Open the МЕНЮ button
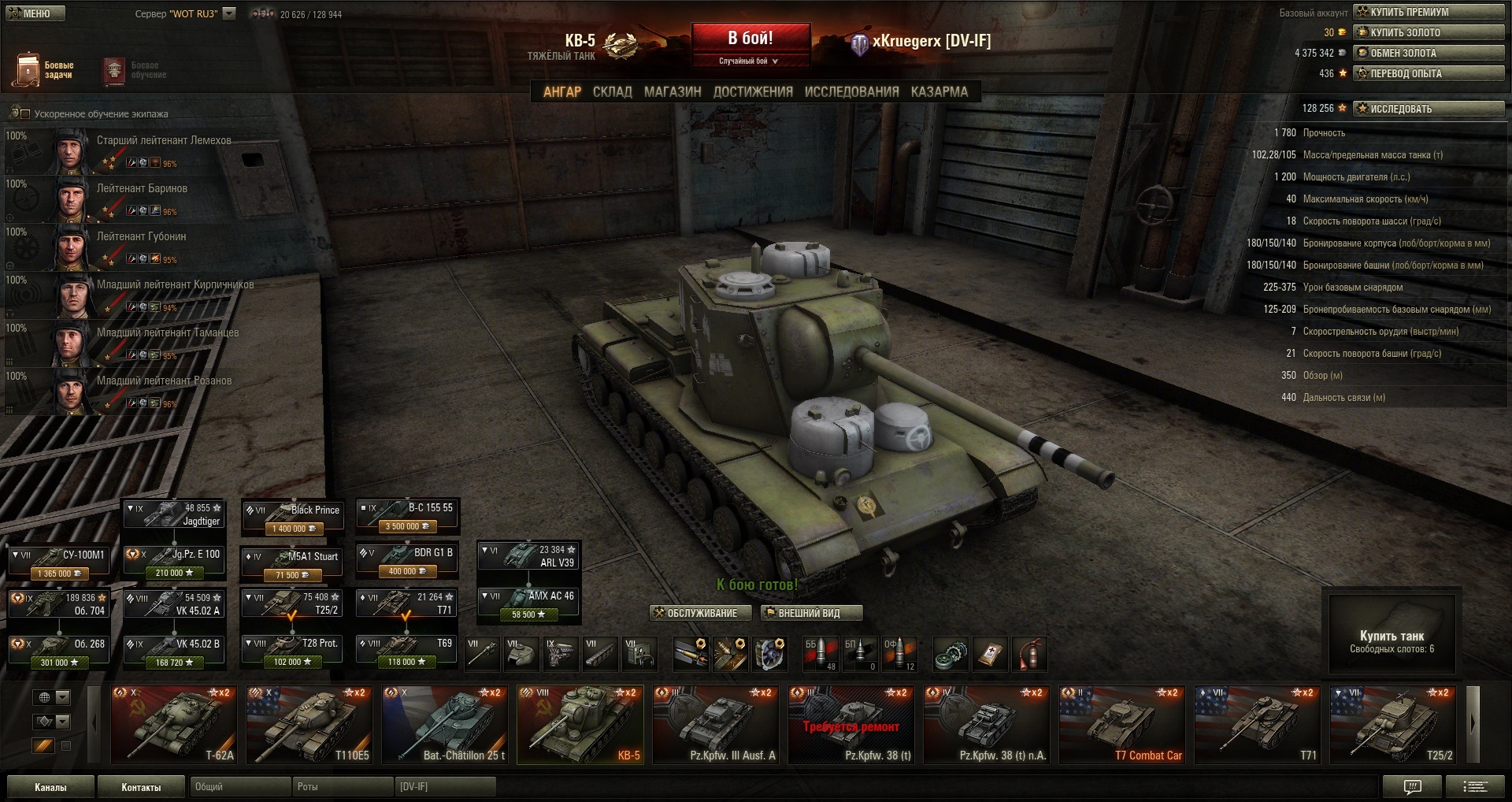 click(35, 13)
